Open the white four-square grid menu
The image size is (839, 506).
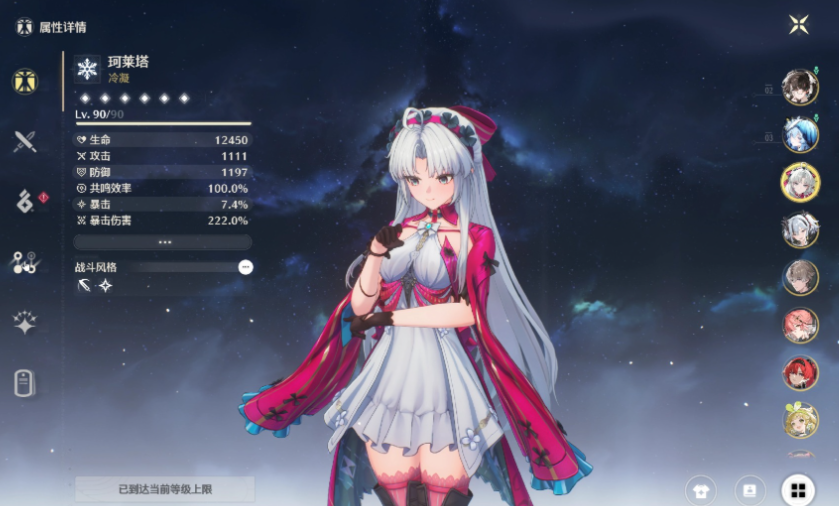coord(798,490)
